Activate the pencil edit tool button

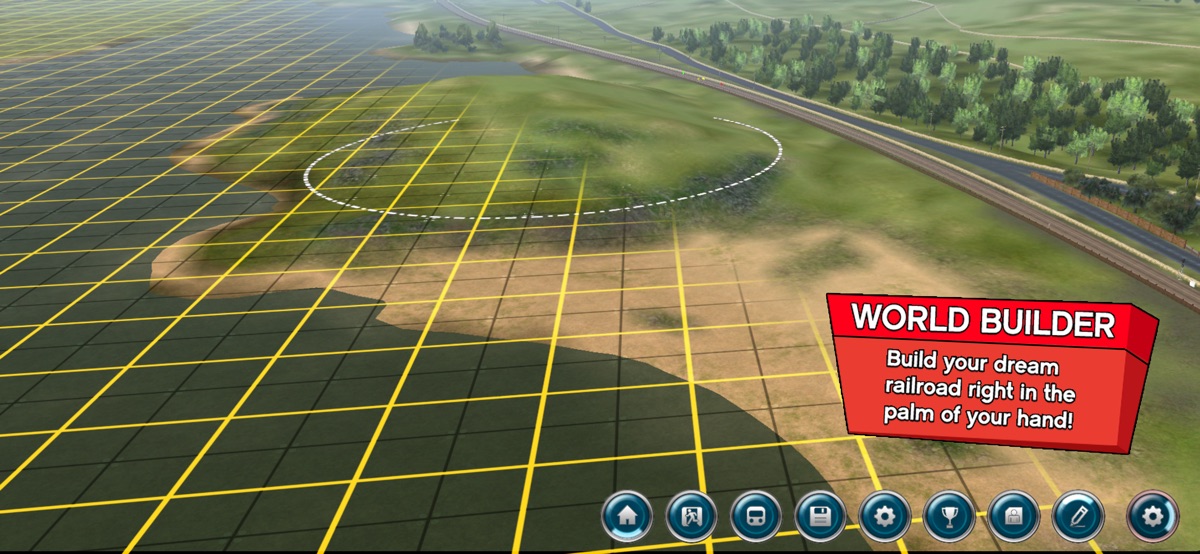[x=1078, y=517]
